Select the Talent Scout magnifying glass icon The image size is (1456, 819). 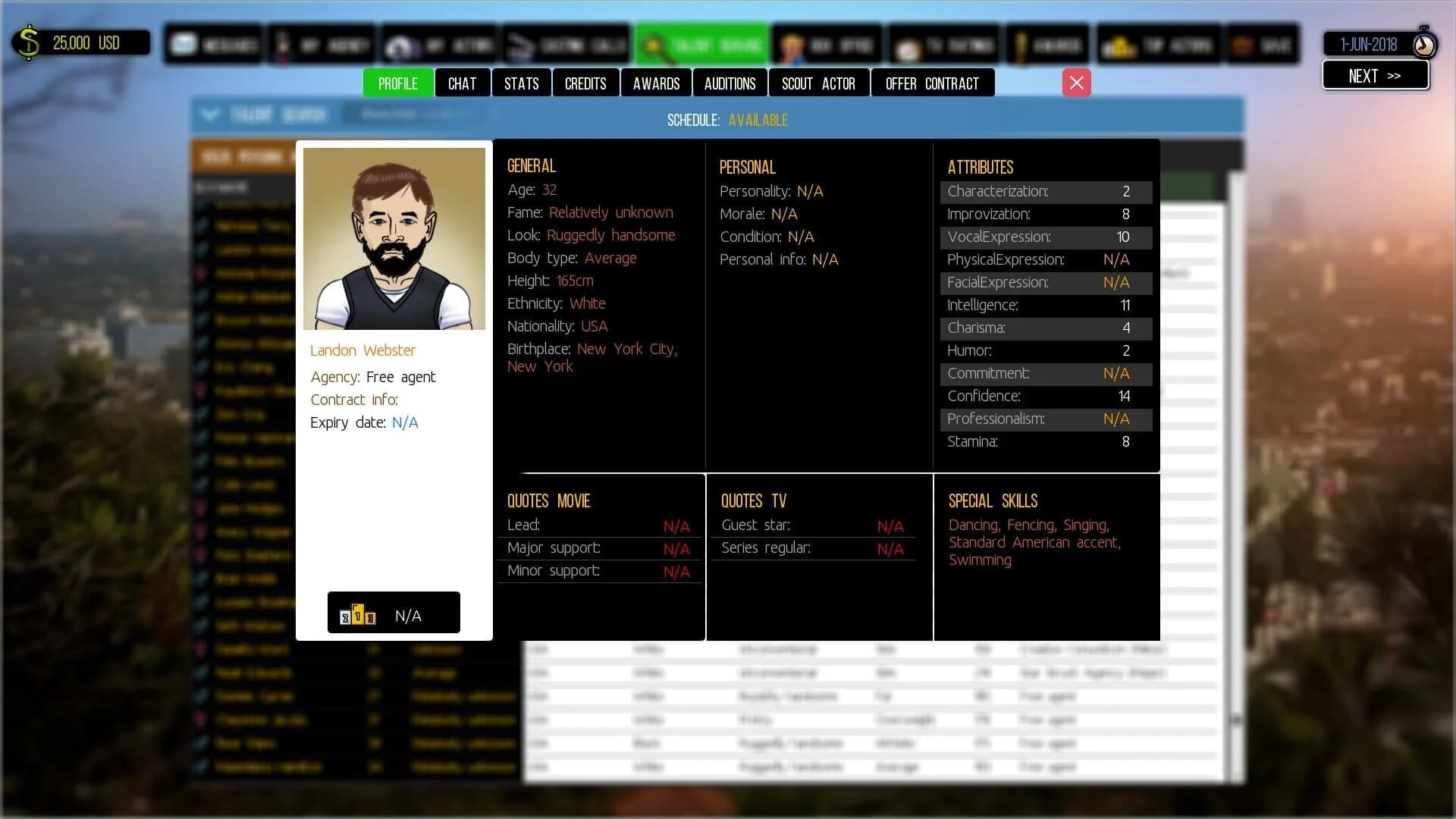coord(655,44)
